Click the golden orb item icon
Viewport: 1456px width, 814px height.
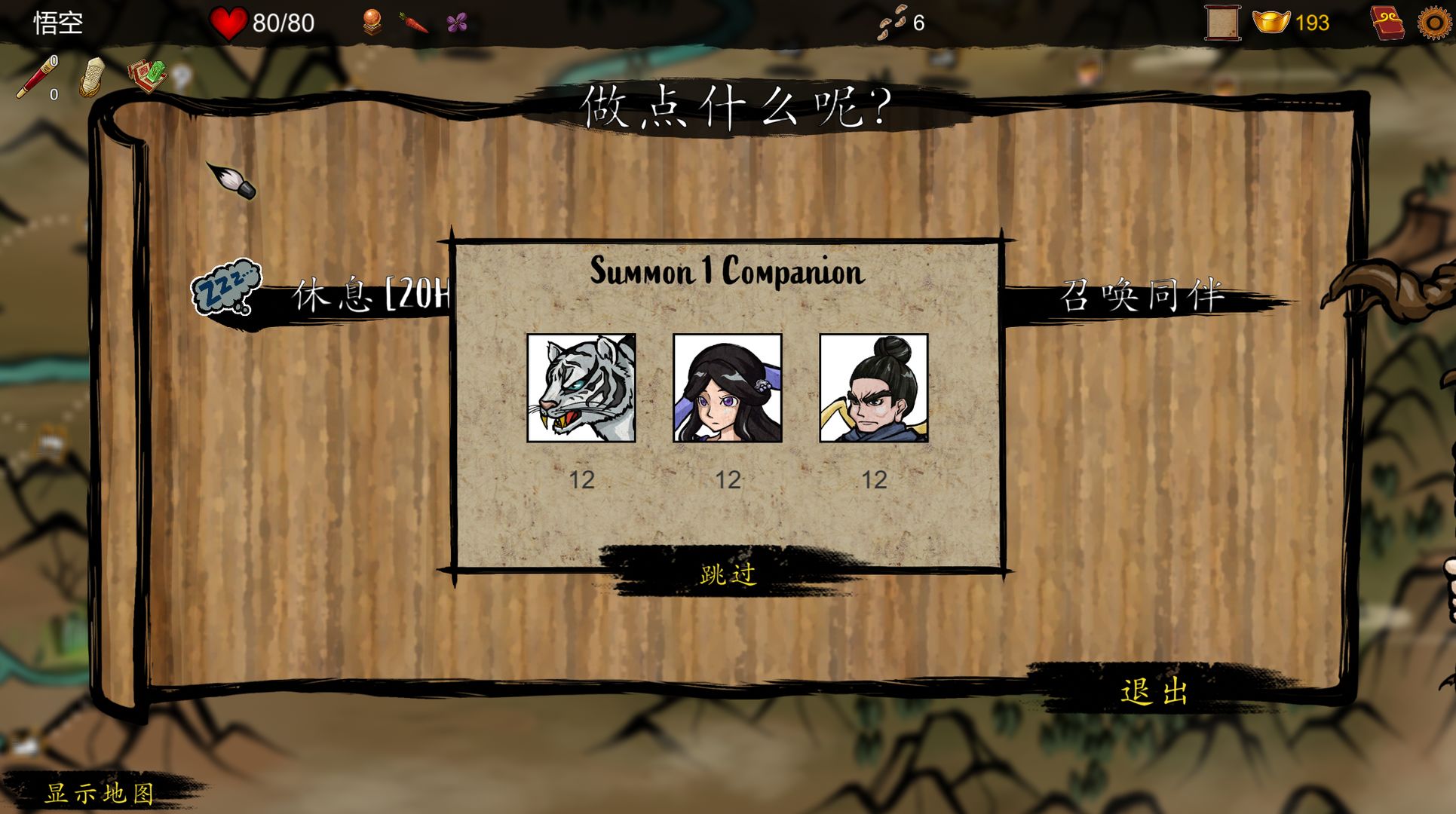point(371,21)
